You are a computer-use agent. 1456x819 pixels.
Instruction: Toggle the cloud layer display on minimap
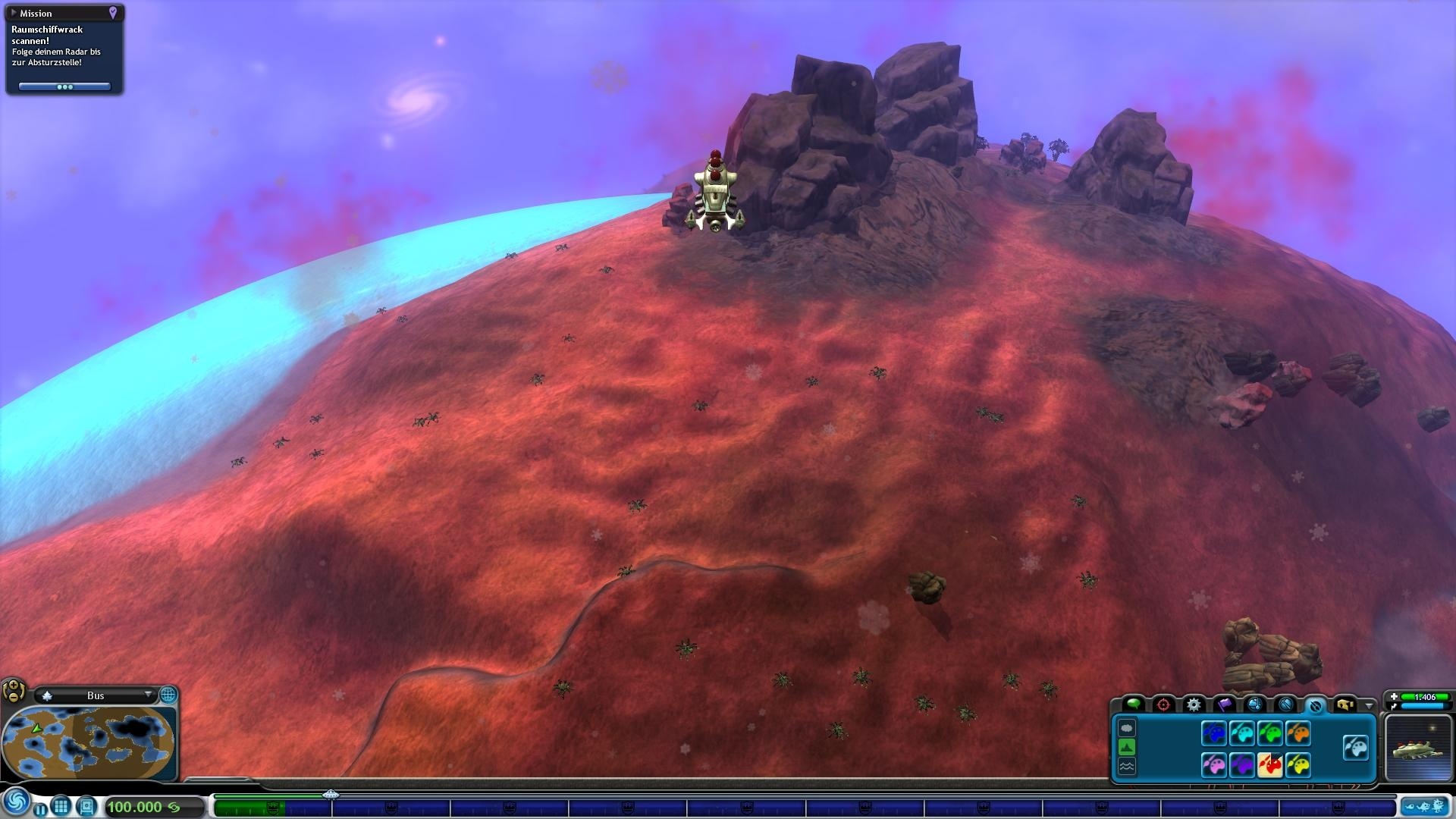tap(1127, 730)
